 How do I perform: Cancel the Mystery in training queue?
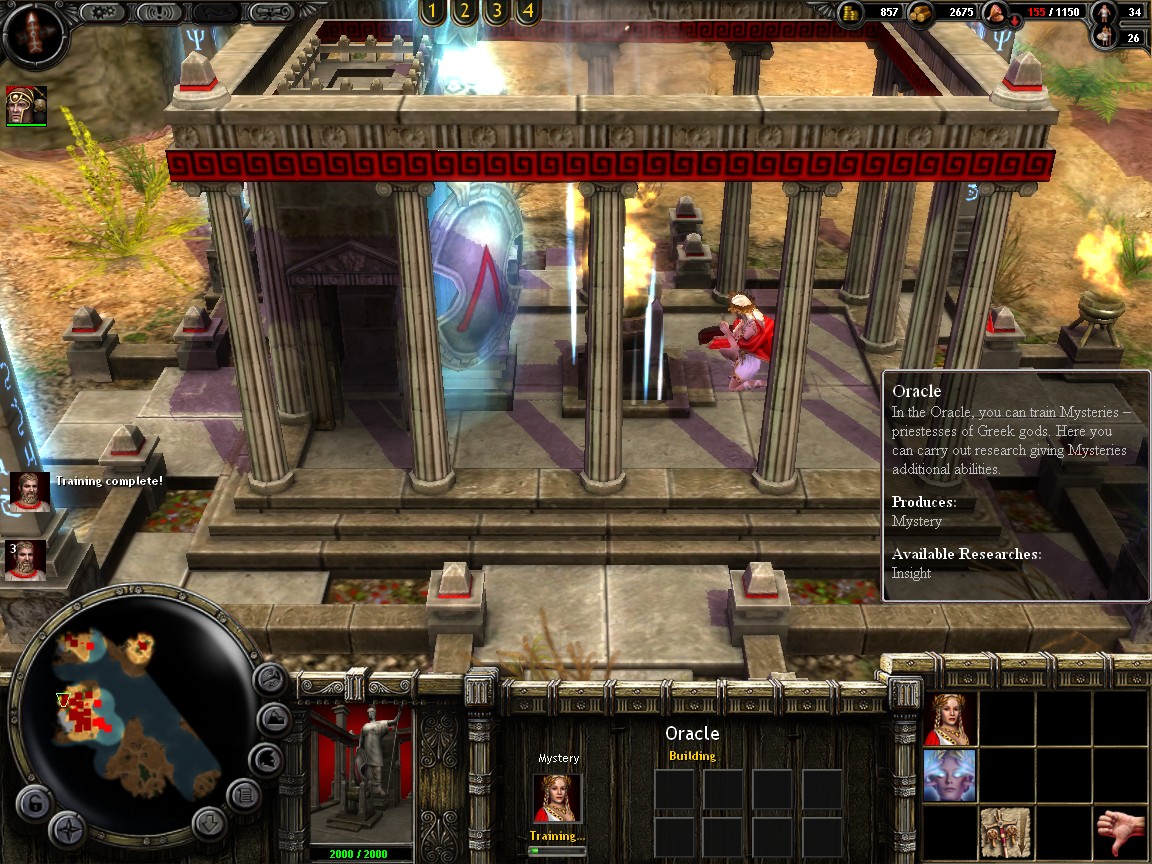(557, 798)
